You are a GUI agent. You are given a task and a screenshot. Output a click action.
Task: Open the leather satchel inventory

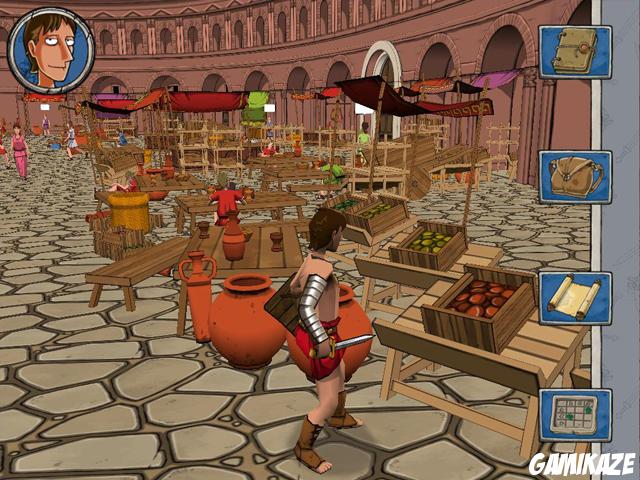tap(575, 177)
